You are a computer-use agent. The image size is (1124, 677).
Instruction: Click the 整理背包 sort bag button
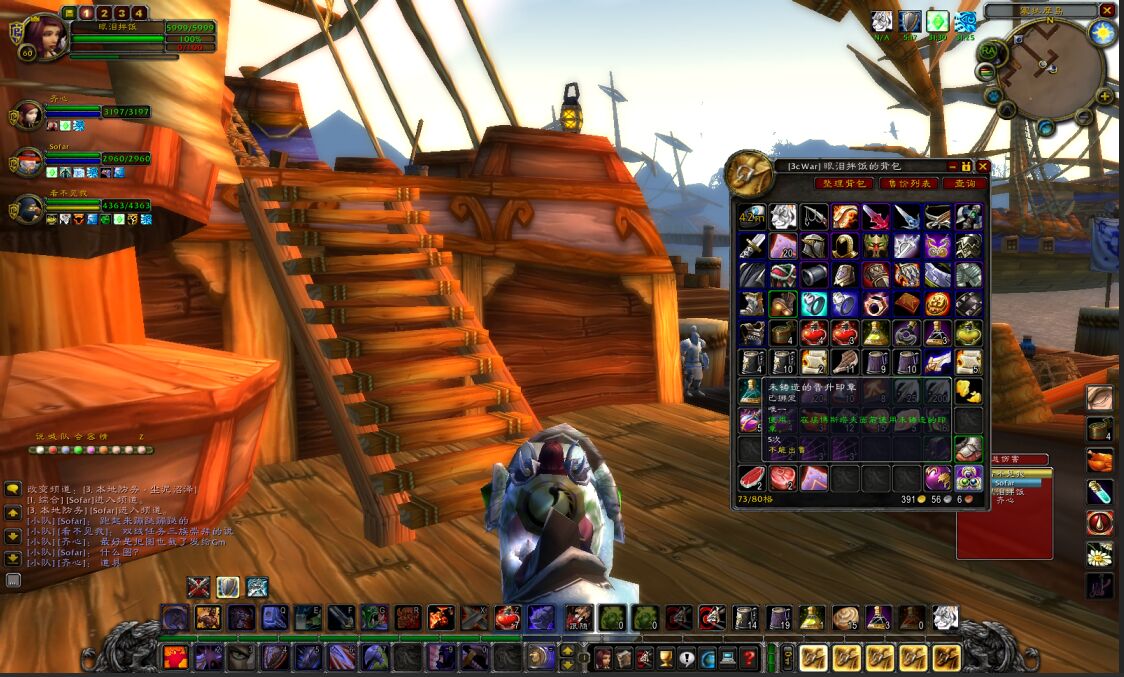click(843, 184)
